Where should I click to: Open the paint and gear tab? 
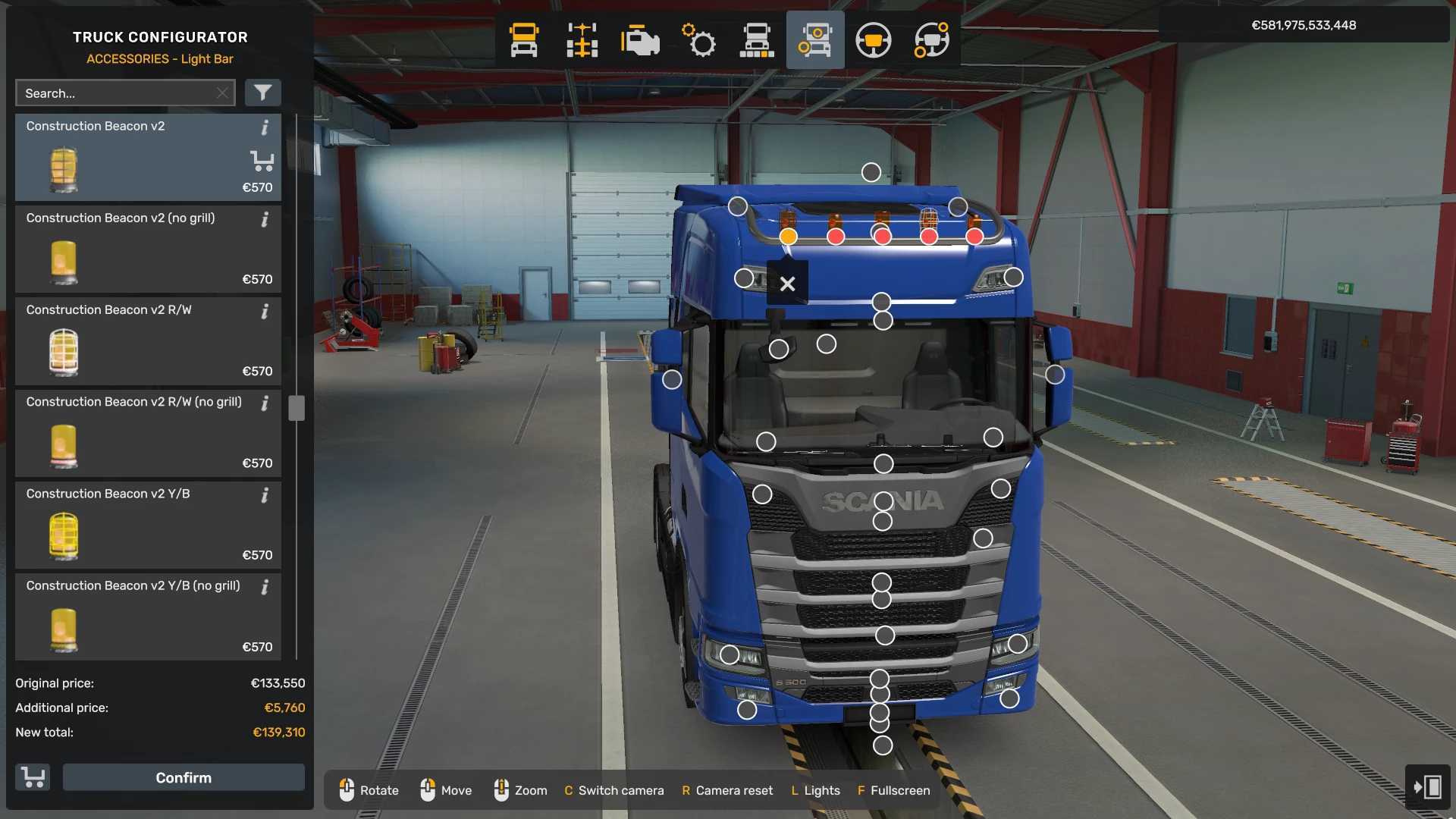698,40
